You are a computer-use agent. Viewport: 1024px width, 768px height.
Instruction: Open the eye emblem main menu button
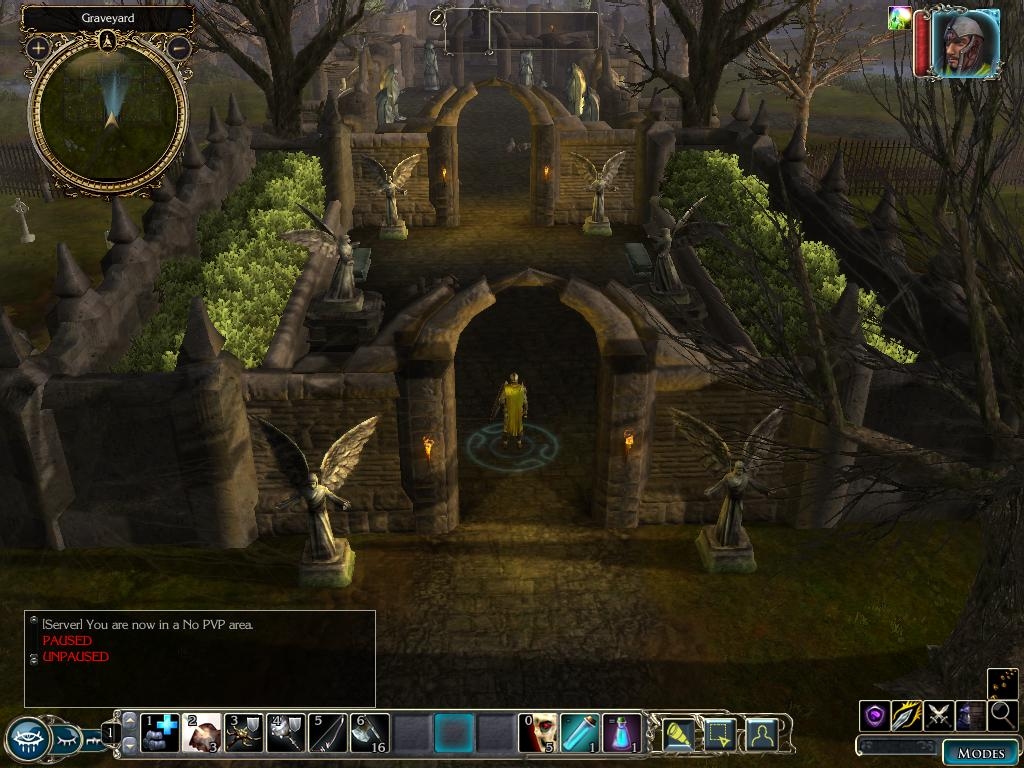[x=28, y=740]
